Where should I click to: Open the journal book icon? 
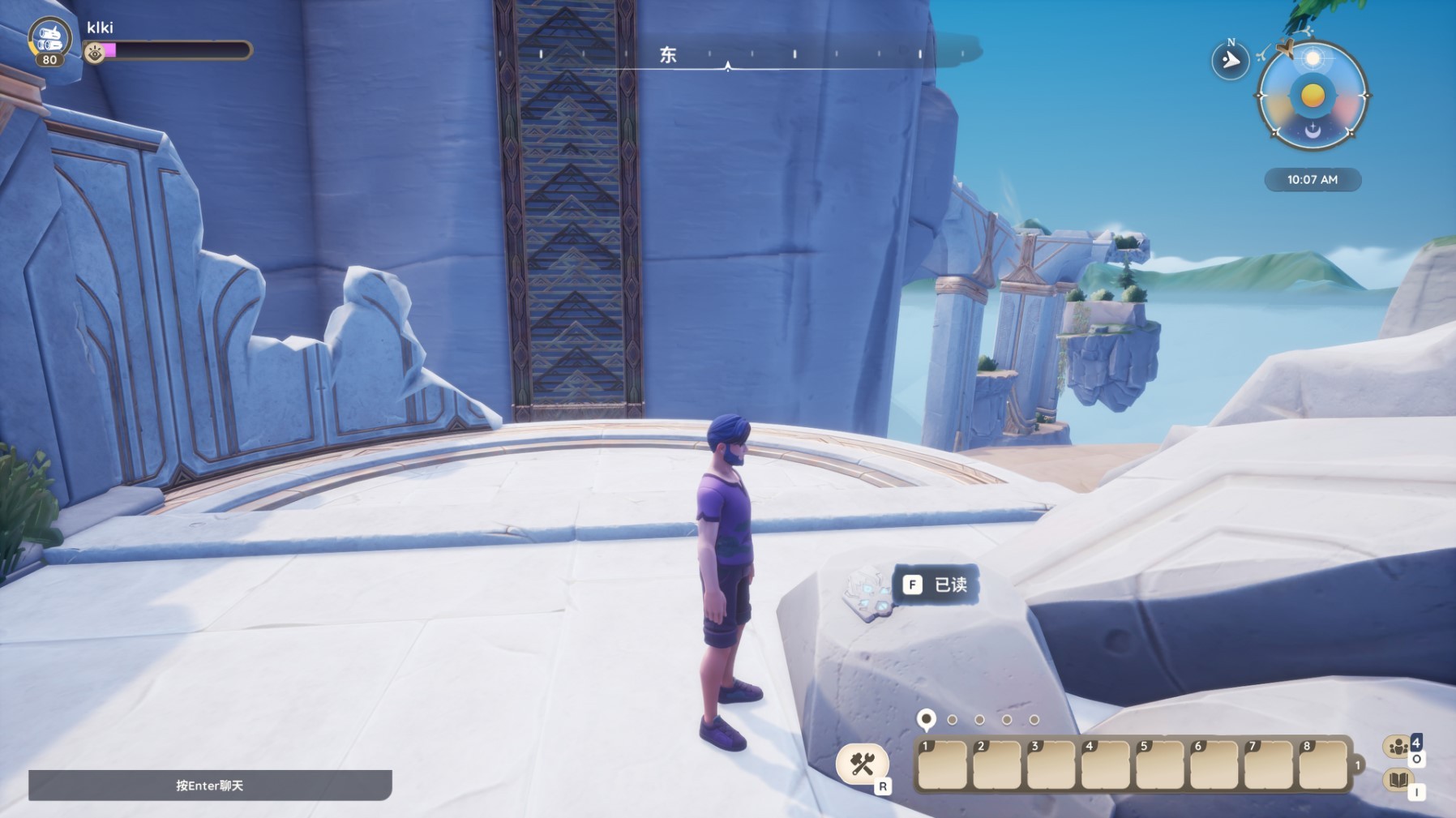coord(1398,781)
